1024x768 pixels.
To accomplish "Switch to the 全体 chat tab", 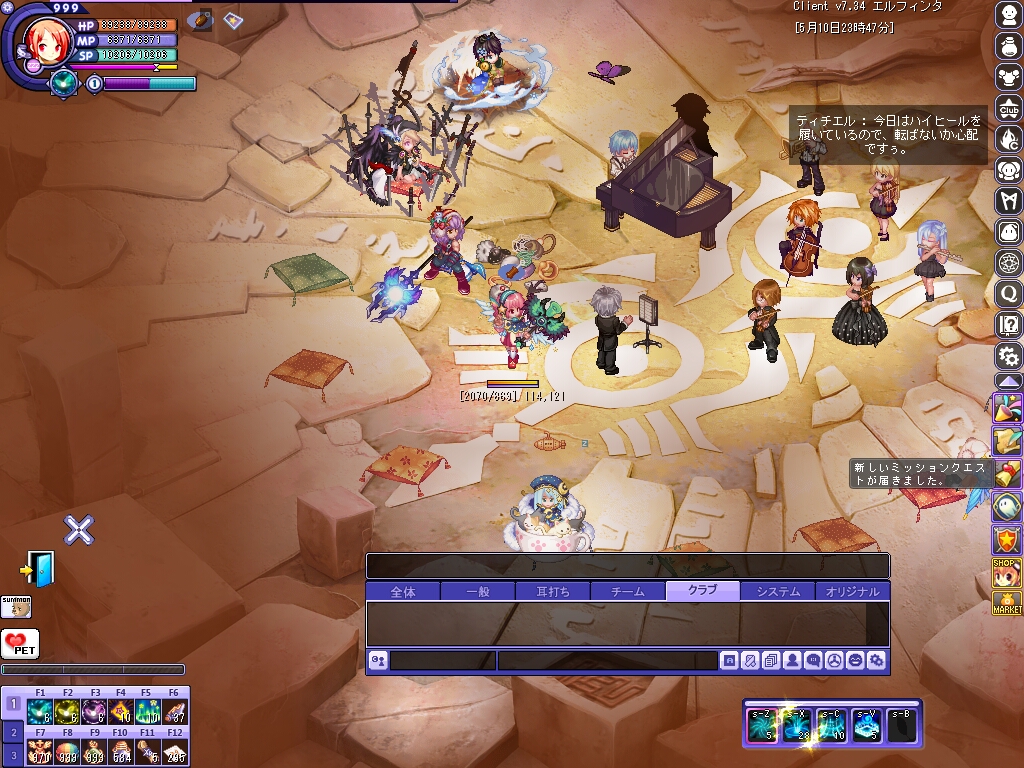I will click(403, 591).
